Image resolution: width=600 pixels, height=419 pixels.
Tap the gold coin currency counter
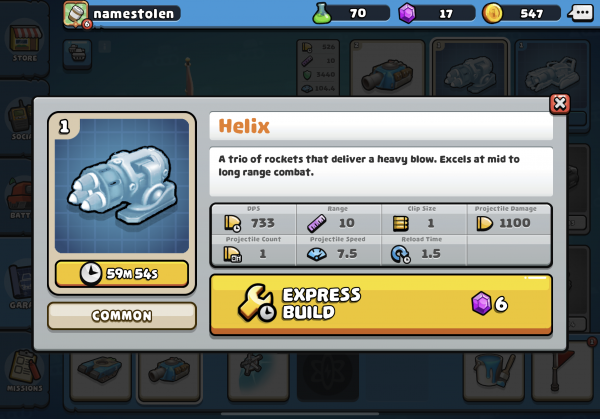(x=521, y=13)
